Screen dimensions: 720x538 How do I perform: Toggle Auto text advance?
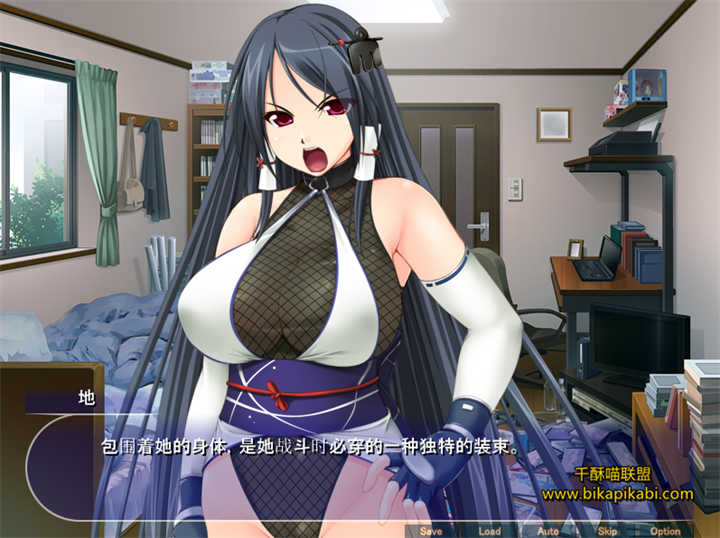tap(547, 531)
